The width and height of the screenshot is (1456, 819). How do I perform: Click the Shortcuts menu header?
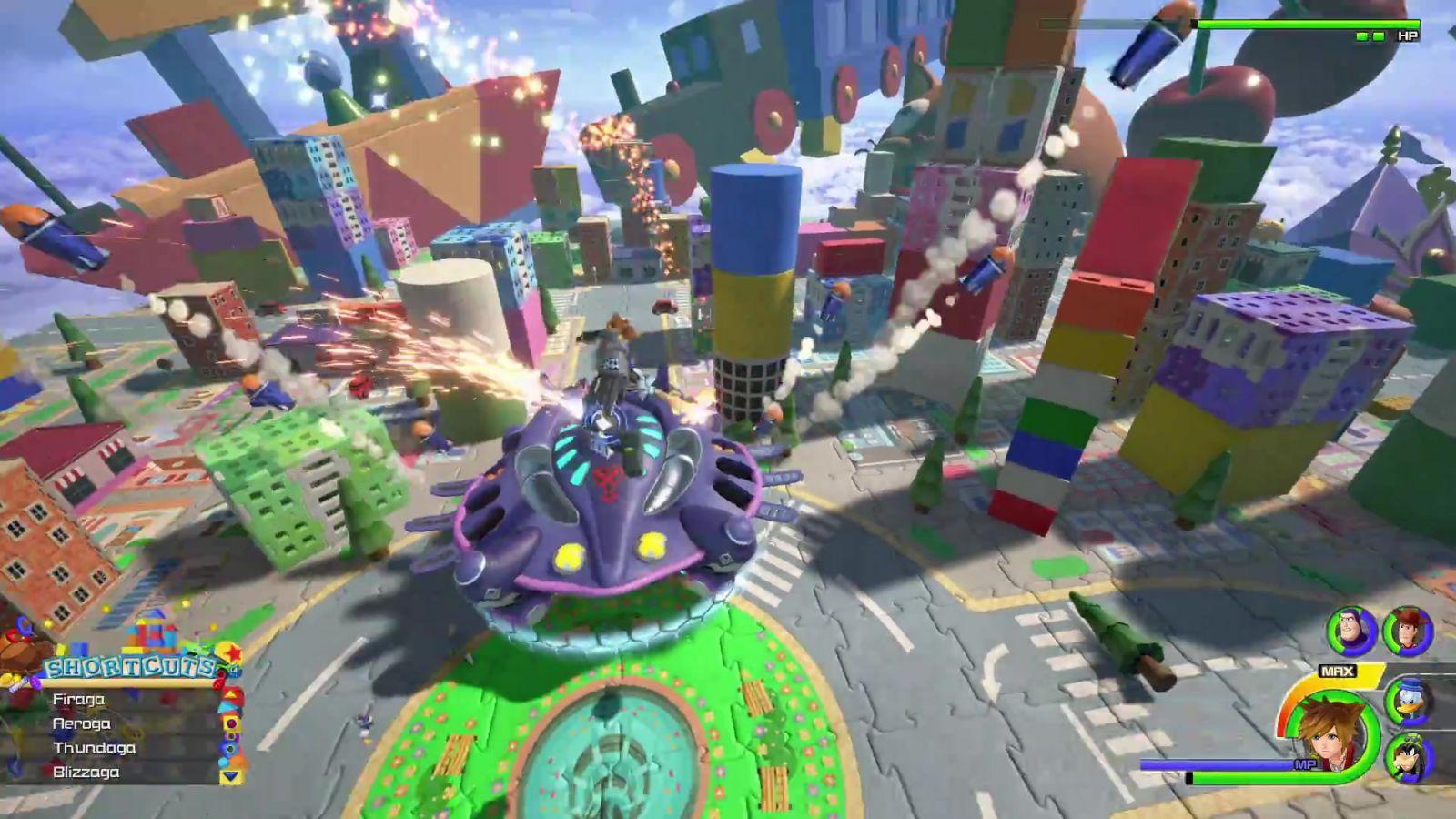[x=132, y=668]
